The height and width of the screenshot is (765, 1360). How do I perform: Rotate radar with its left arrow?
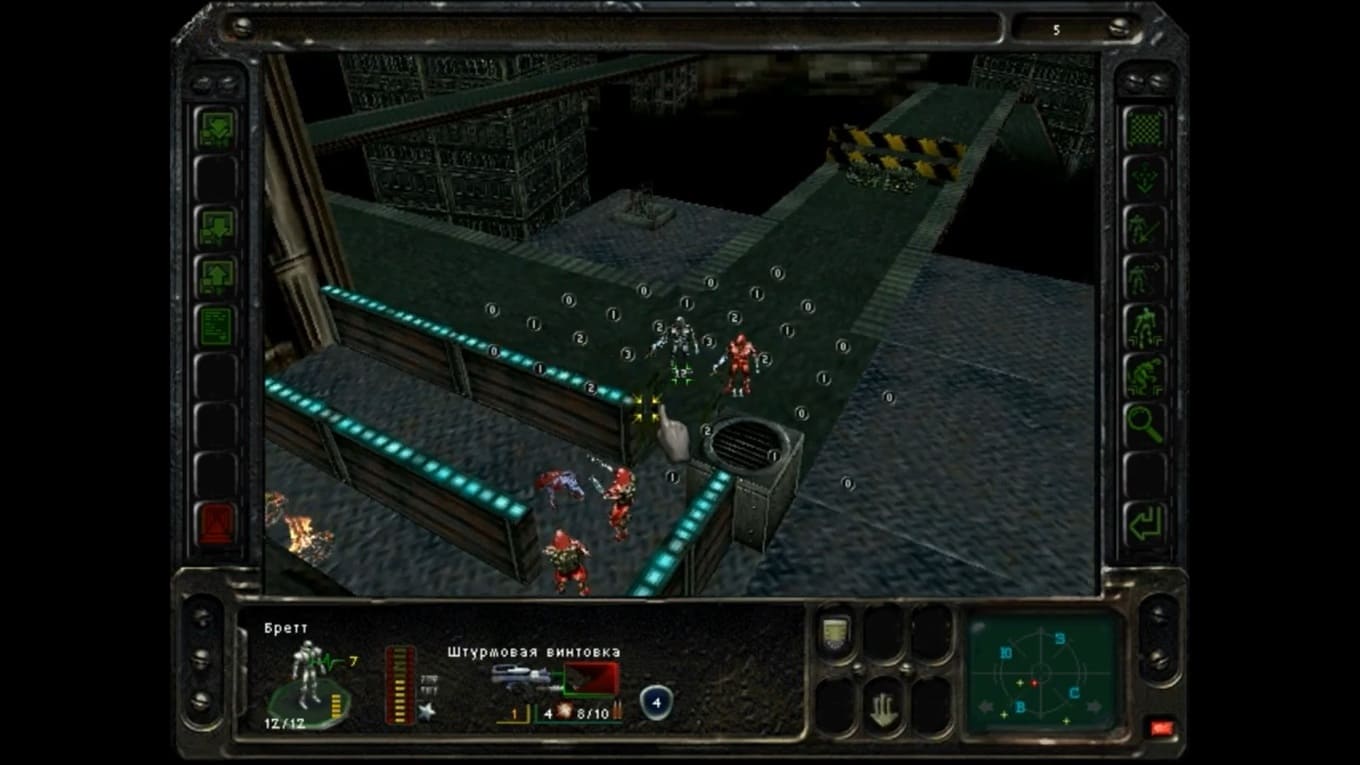[x=987, y=707]
